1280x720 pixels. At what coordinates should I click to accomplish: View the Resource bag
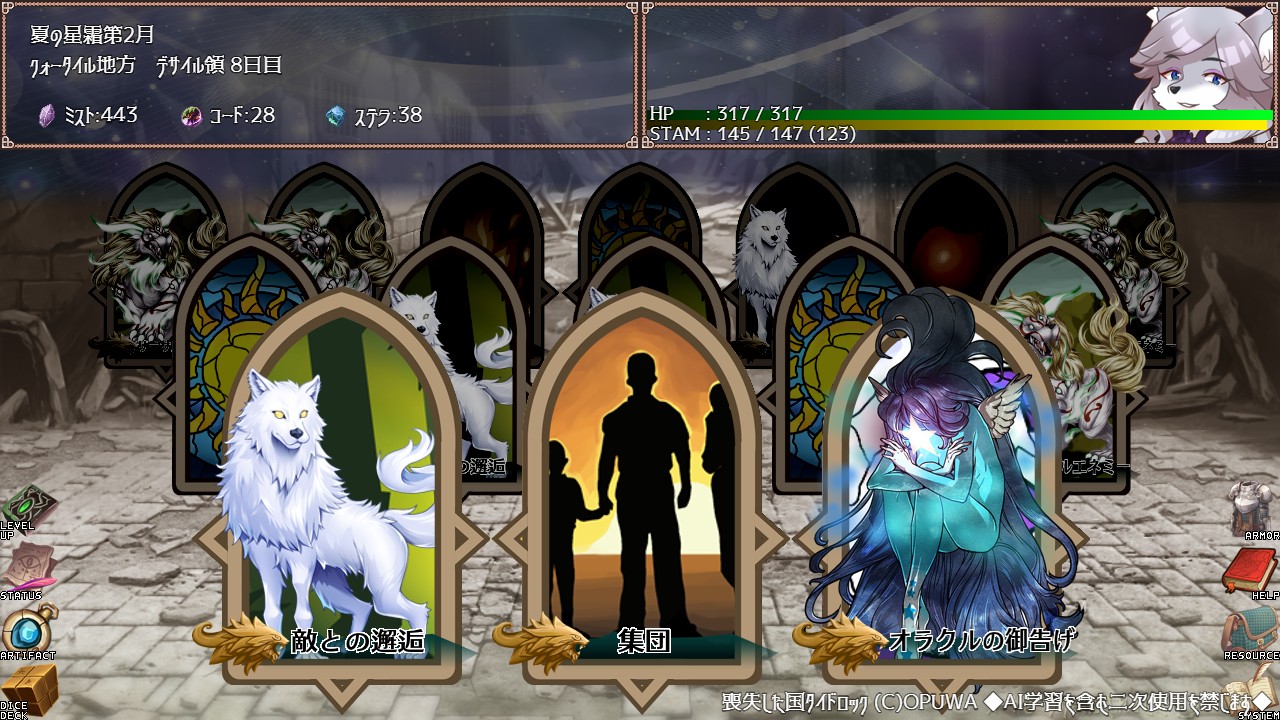[1252, 632]
